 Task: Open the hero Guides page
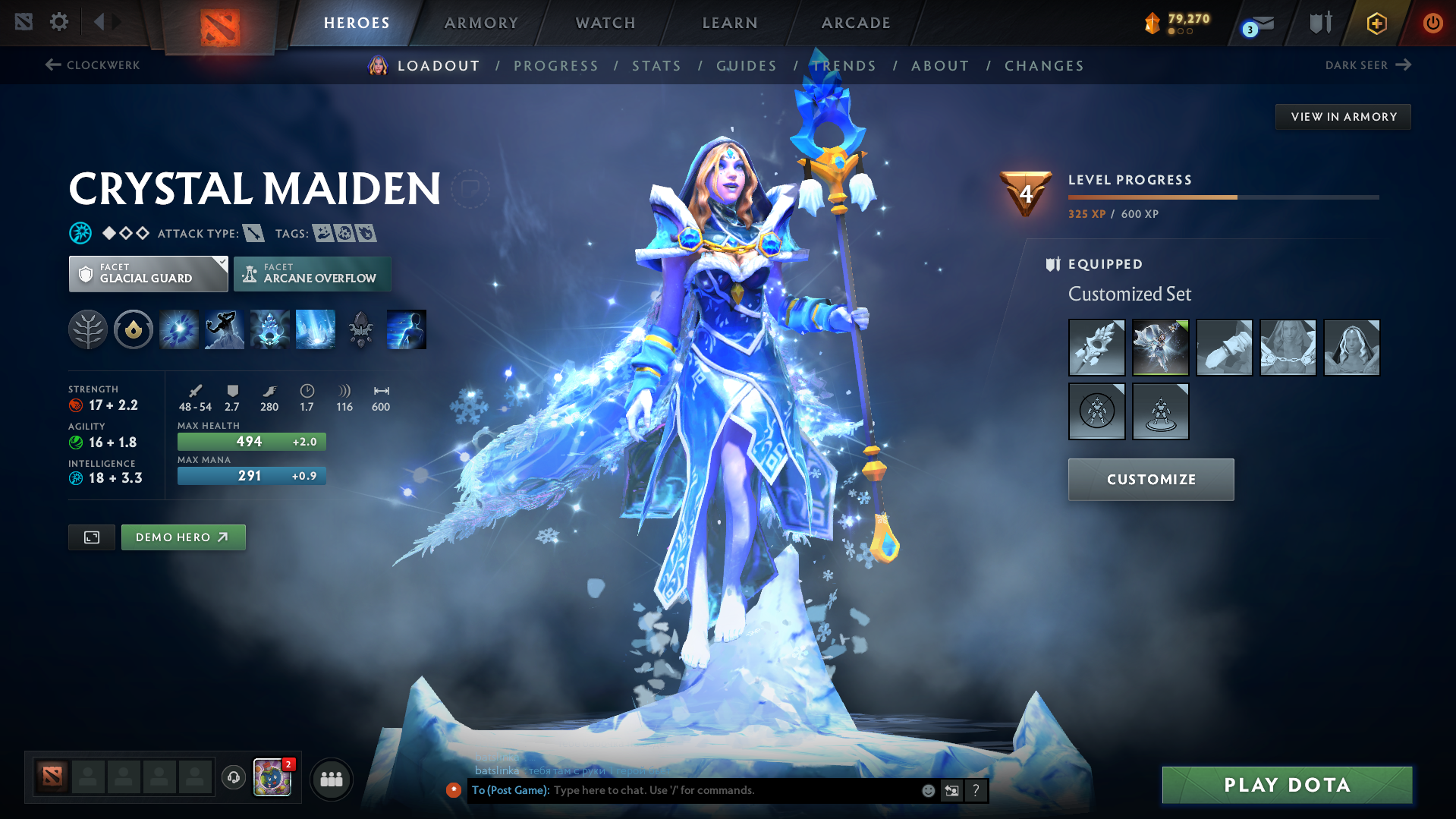point(747,66)
